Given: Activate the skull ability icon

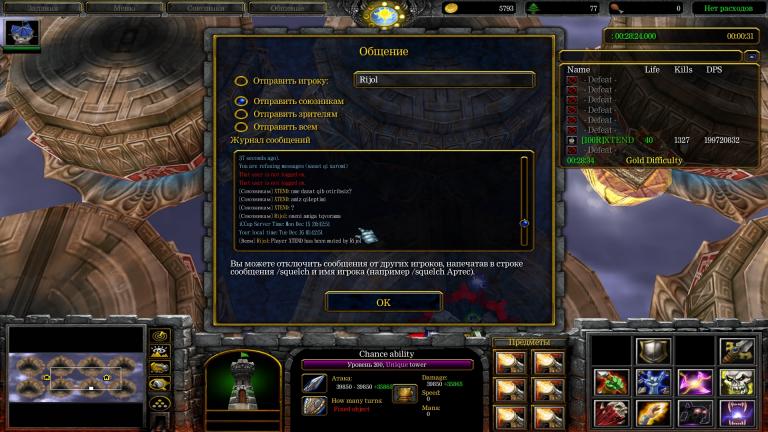Looking at the screenshot, I should 737,382.
